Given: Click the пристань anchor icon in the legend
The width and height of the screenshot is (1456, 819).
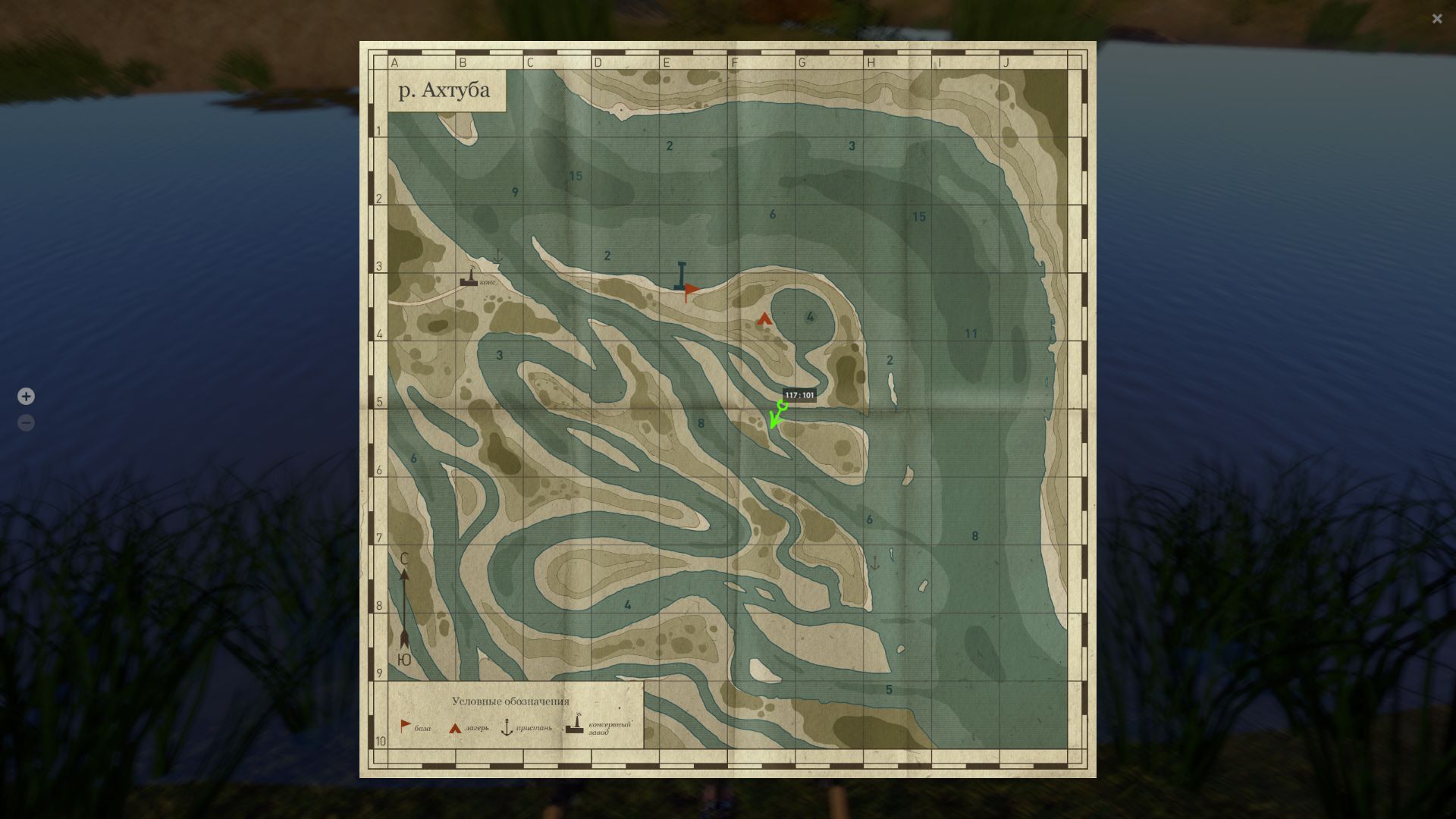Looking at the screenshot, I should click(507, 726).
